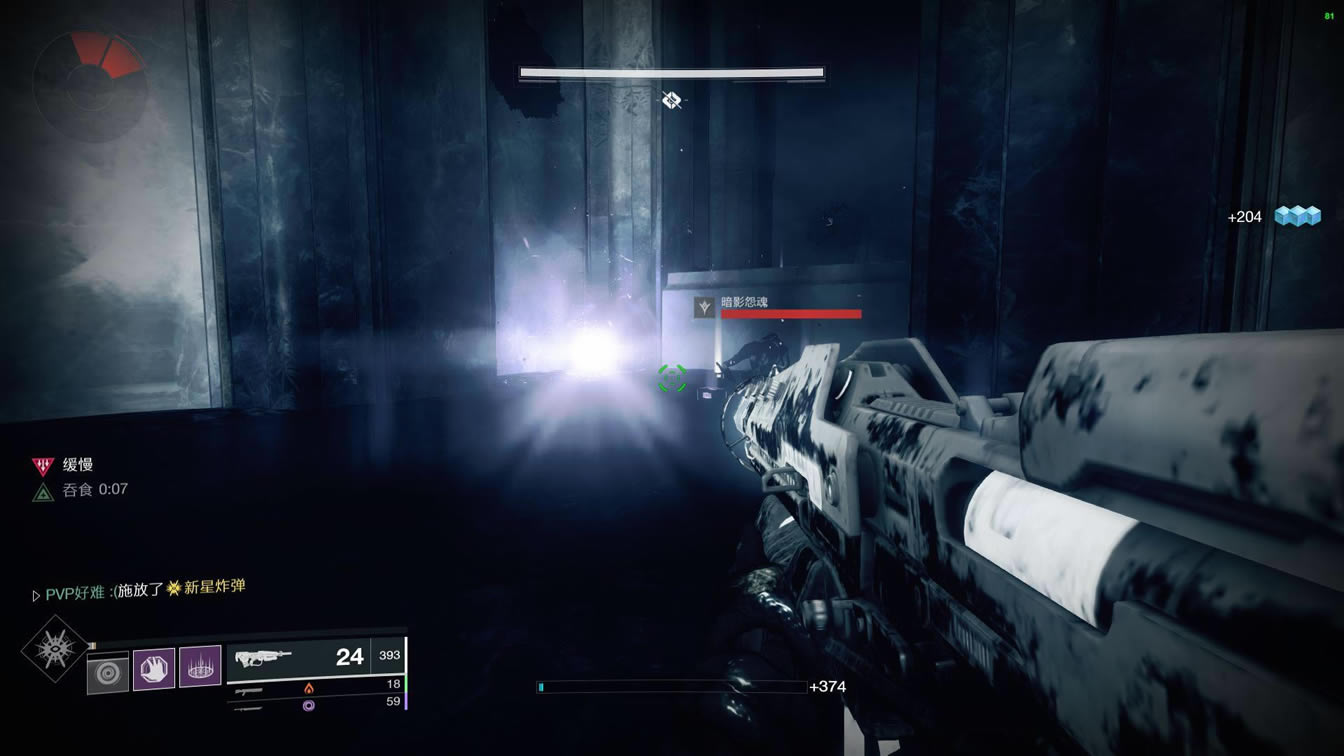This screenshot has height=756, width=1344.
Task: Click the 新星炸弹 kill feed message
Action: tap(139, 589)
